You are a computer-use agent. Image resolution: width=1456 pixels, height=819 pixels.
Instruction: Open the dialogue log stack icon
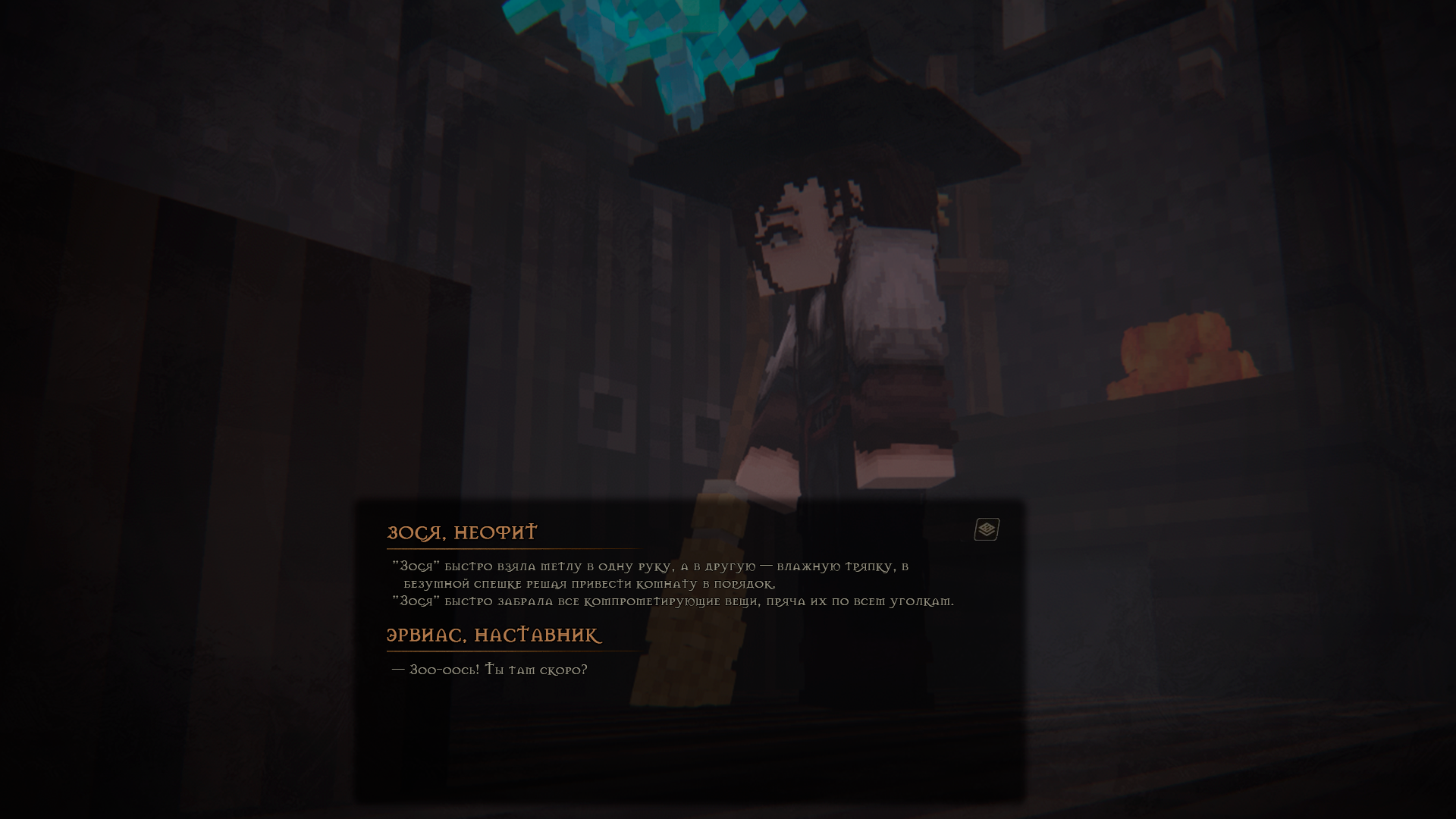987,529
